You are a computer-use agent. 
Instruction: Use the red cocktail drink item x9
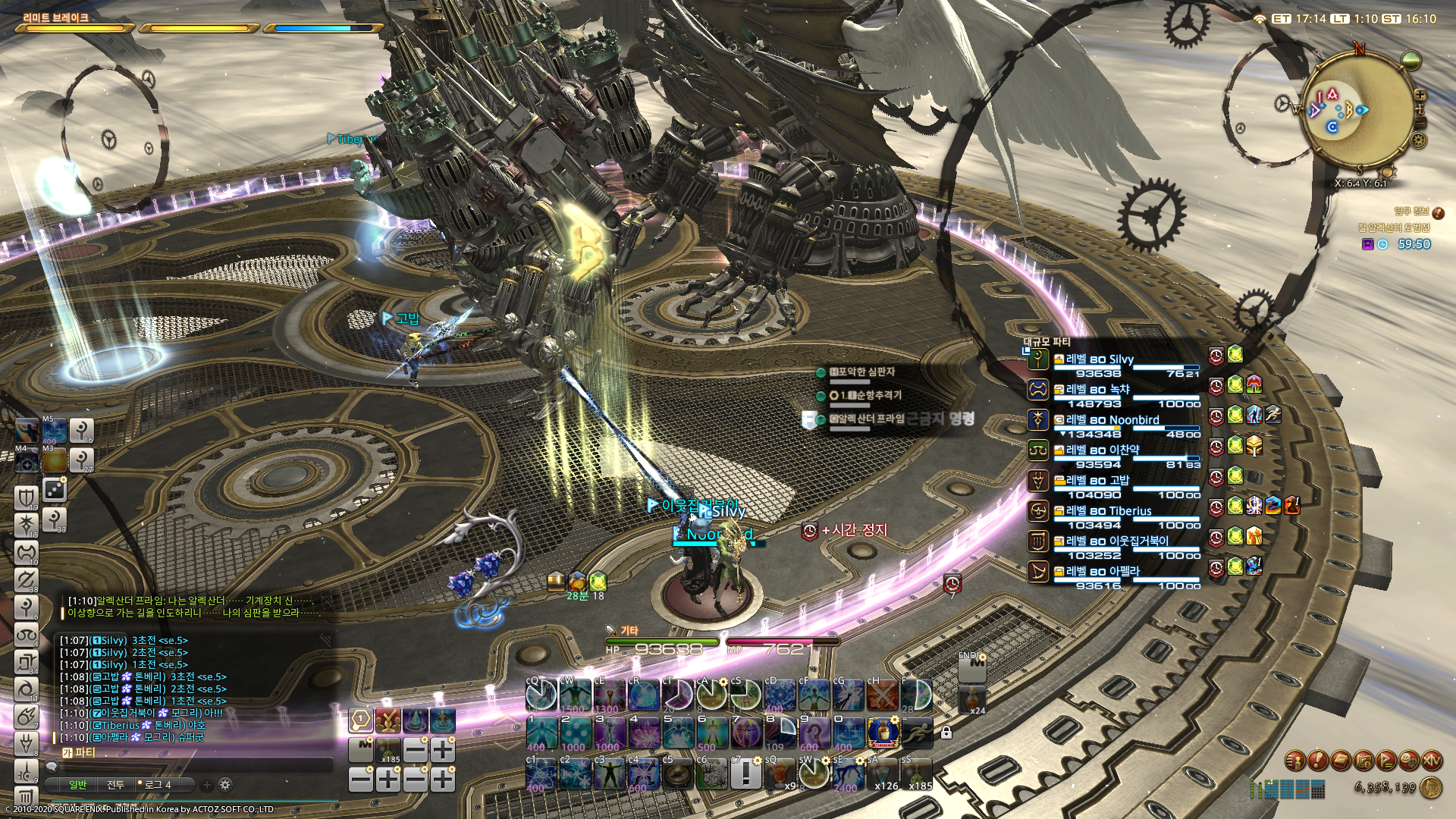pyautogui.click(x=780, y=774)
